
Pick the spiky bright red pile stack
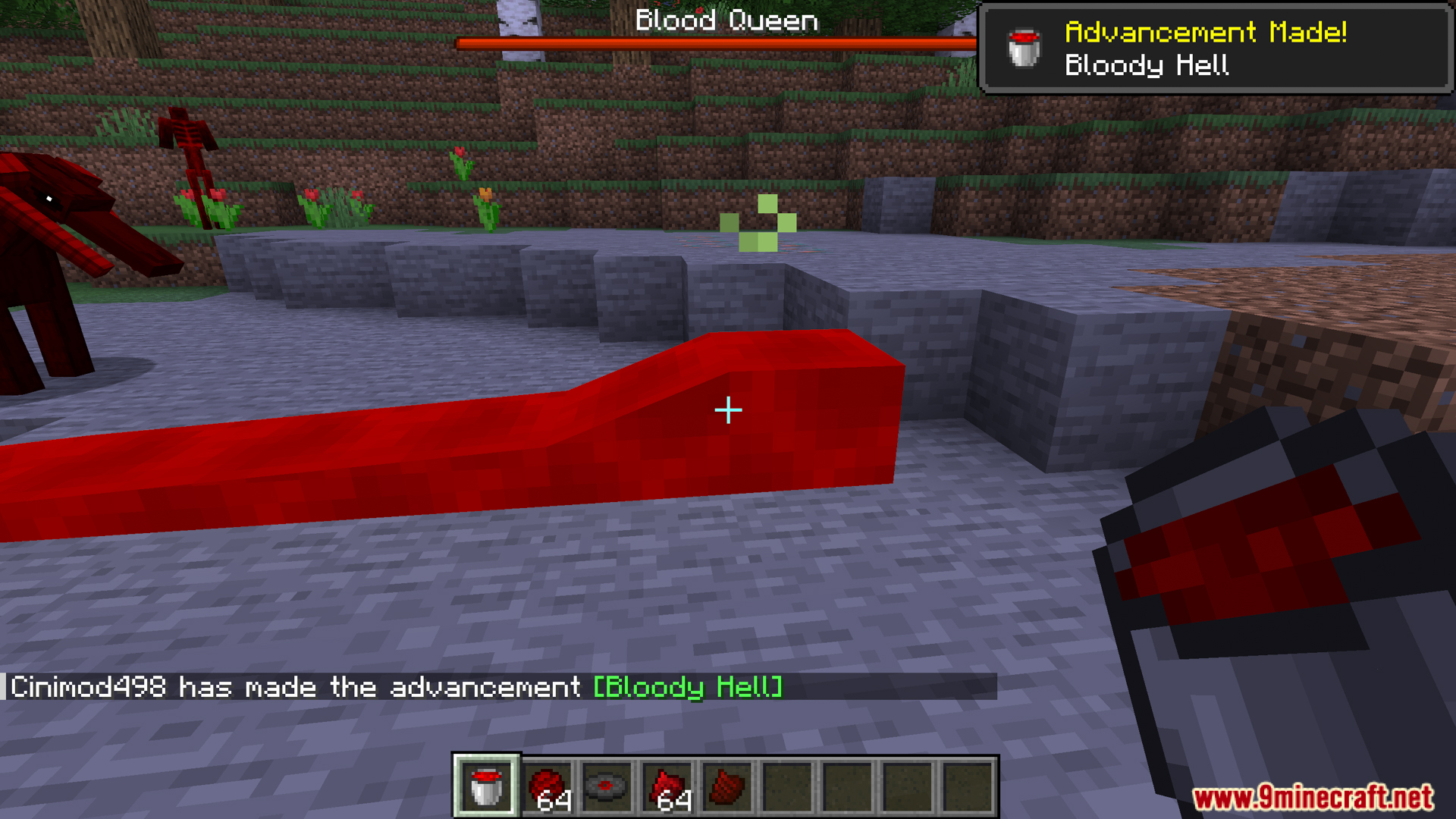[x=667, y=787]
